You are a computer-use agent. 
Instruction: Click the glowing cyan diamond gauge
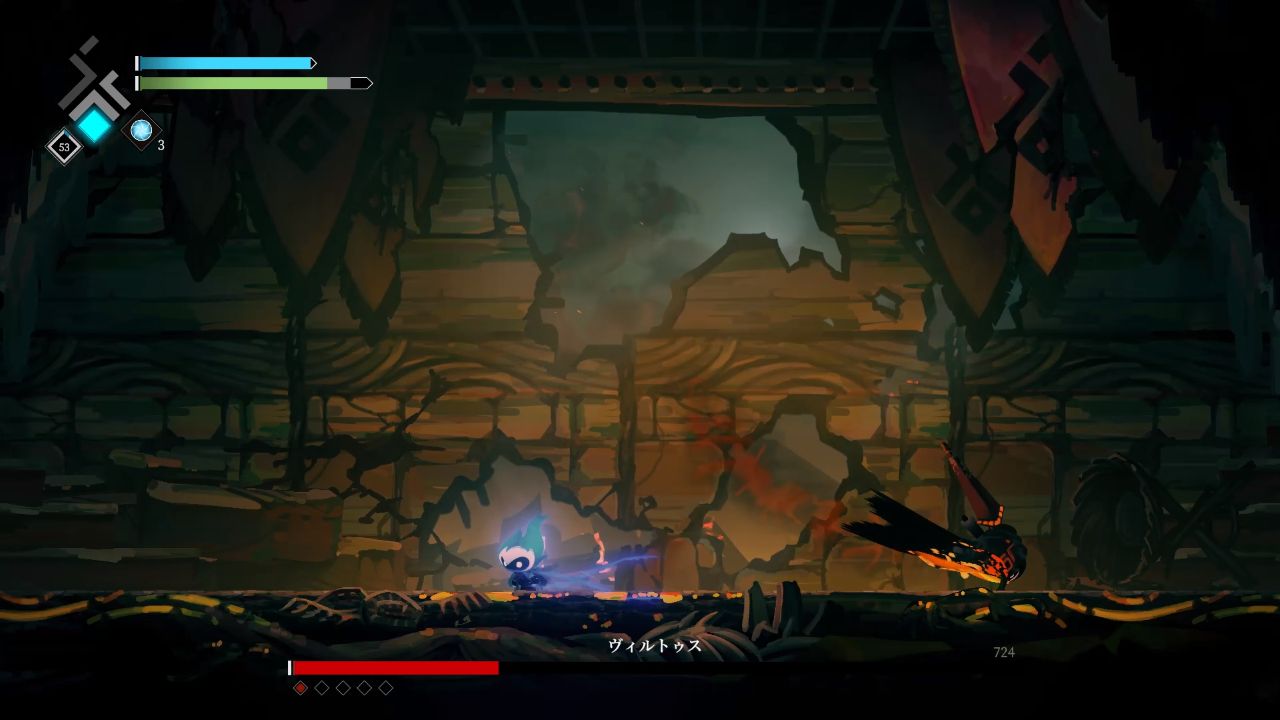[95, 125]
